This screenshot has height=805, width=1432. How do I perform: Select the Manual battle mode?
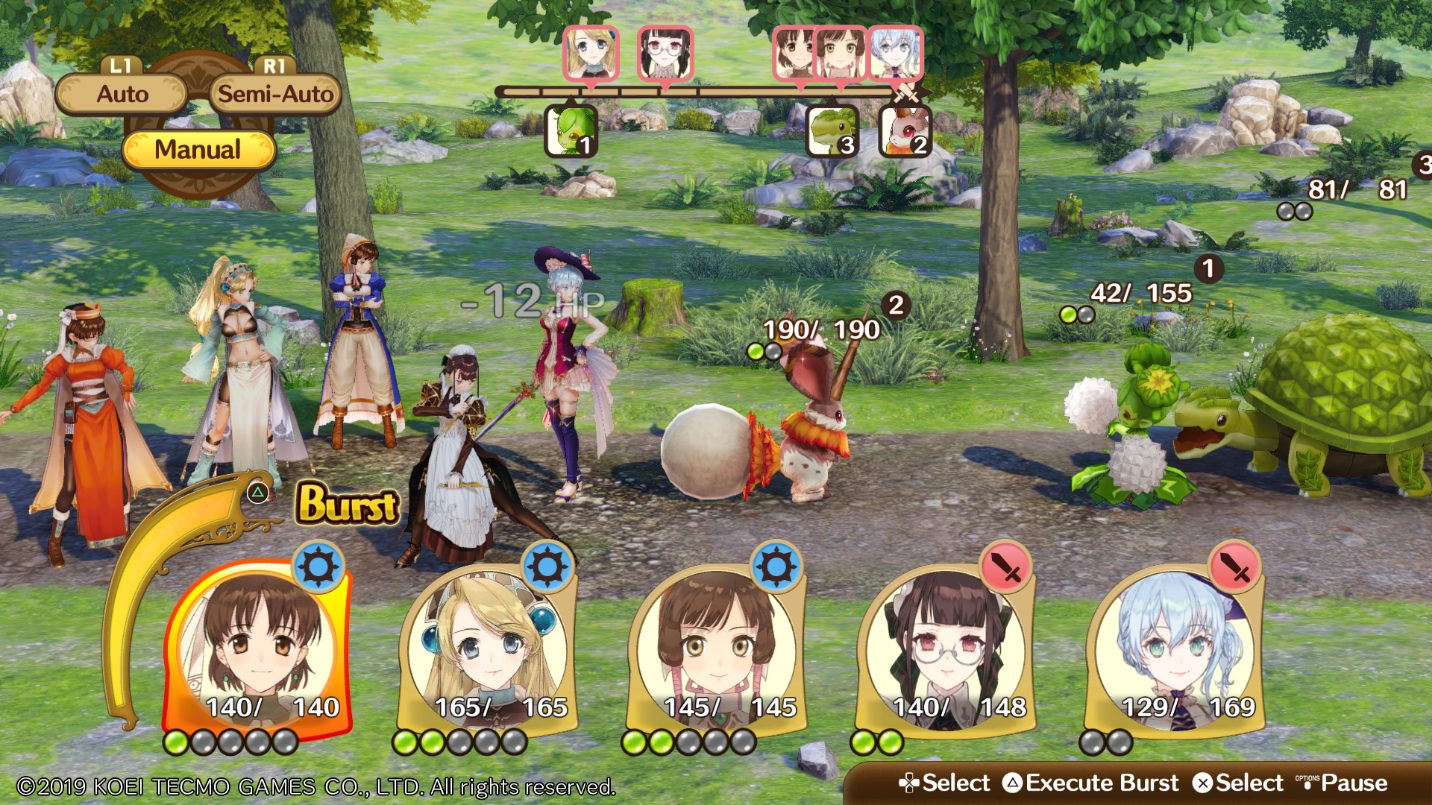coord(198,150)
